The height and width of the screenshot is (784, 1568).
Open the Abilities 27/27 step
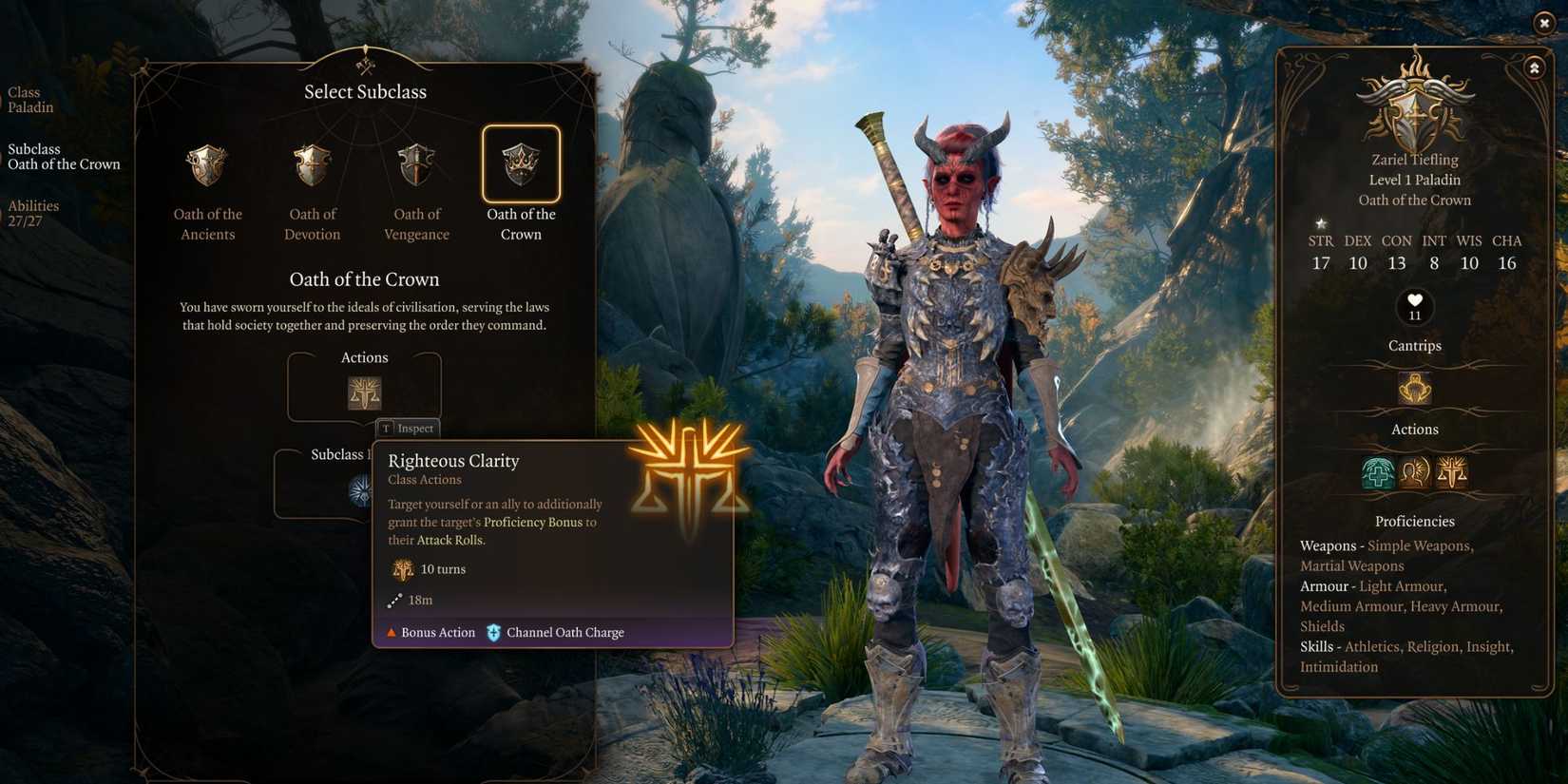pyautogui.click(x=33, y=213)
